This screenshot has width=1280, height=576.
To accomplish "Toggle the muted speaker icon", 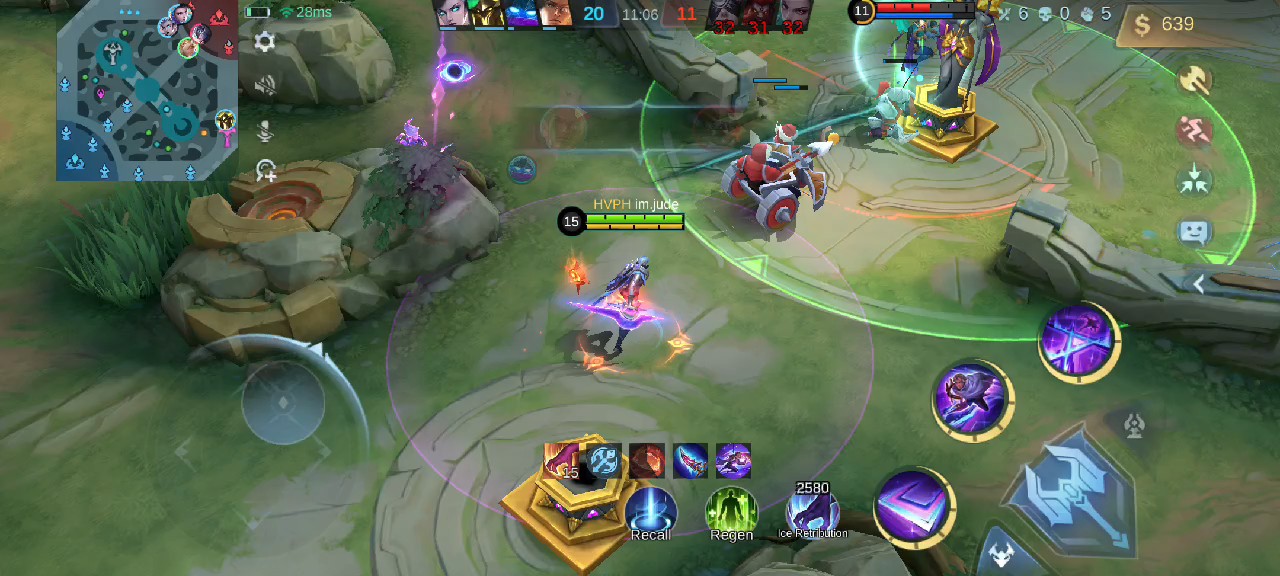I will click(265, 86).
